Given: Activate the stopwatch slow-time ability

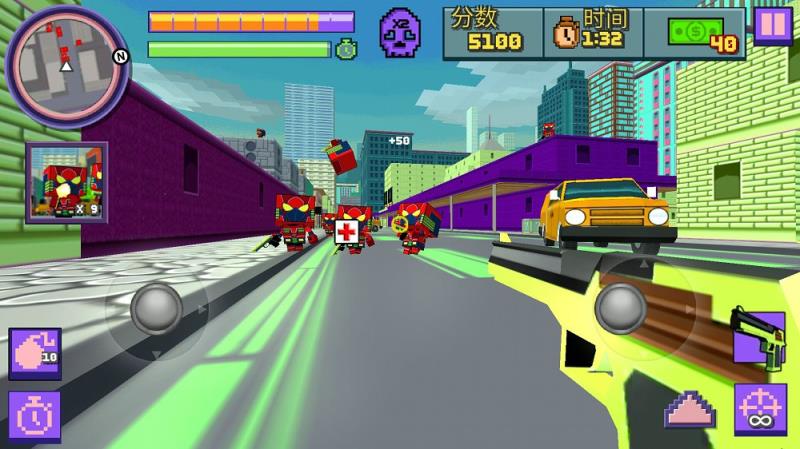Looking at the screenshot, I should [35, 415].
